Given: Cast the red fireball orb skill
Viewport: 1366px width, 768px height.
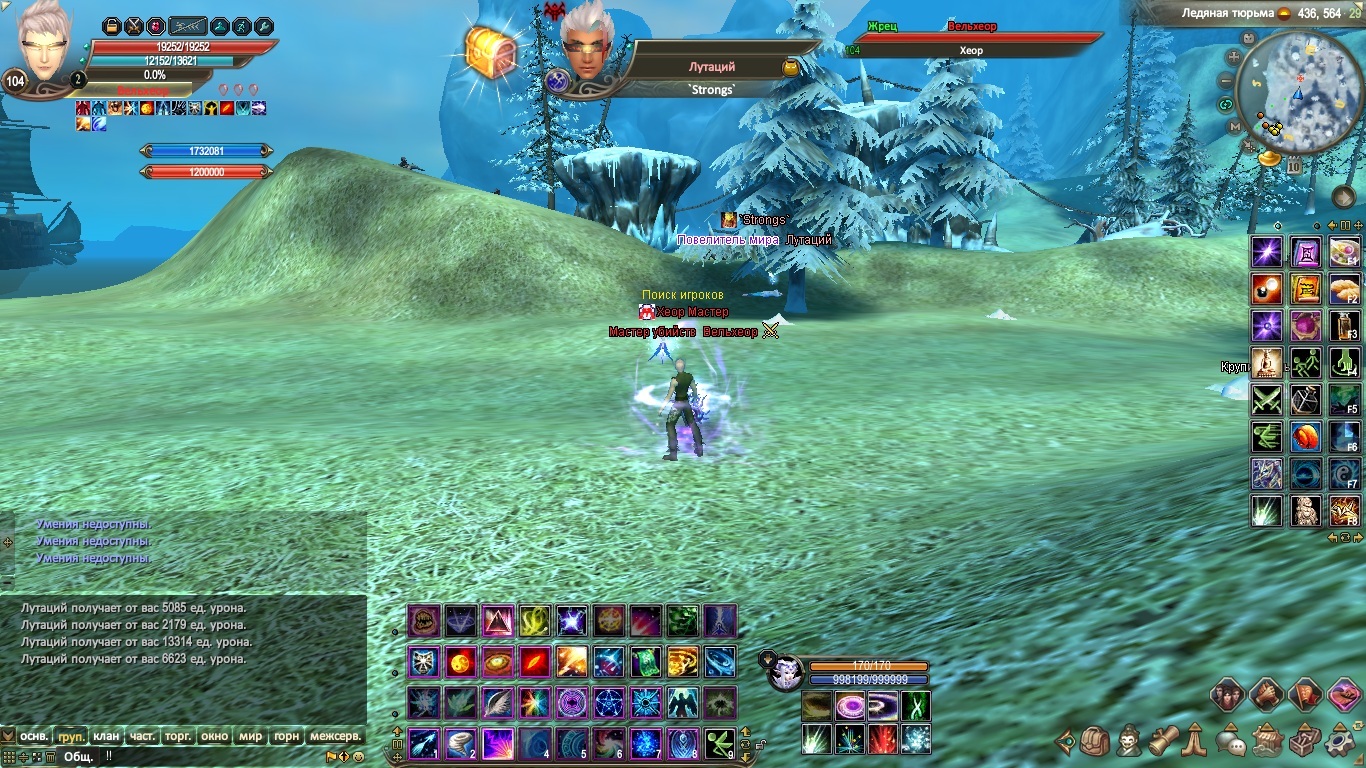Looking at the screenshot, I should point(461,661).
